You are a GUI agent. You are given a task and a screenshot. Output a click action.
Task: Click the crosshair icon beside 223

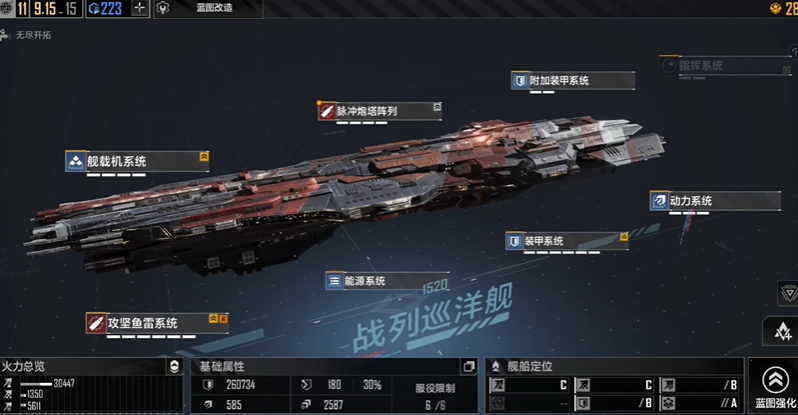[138, 9]
